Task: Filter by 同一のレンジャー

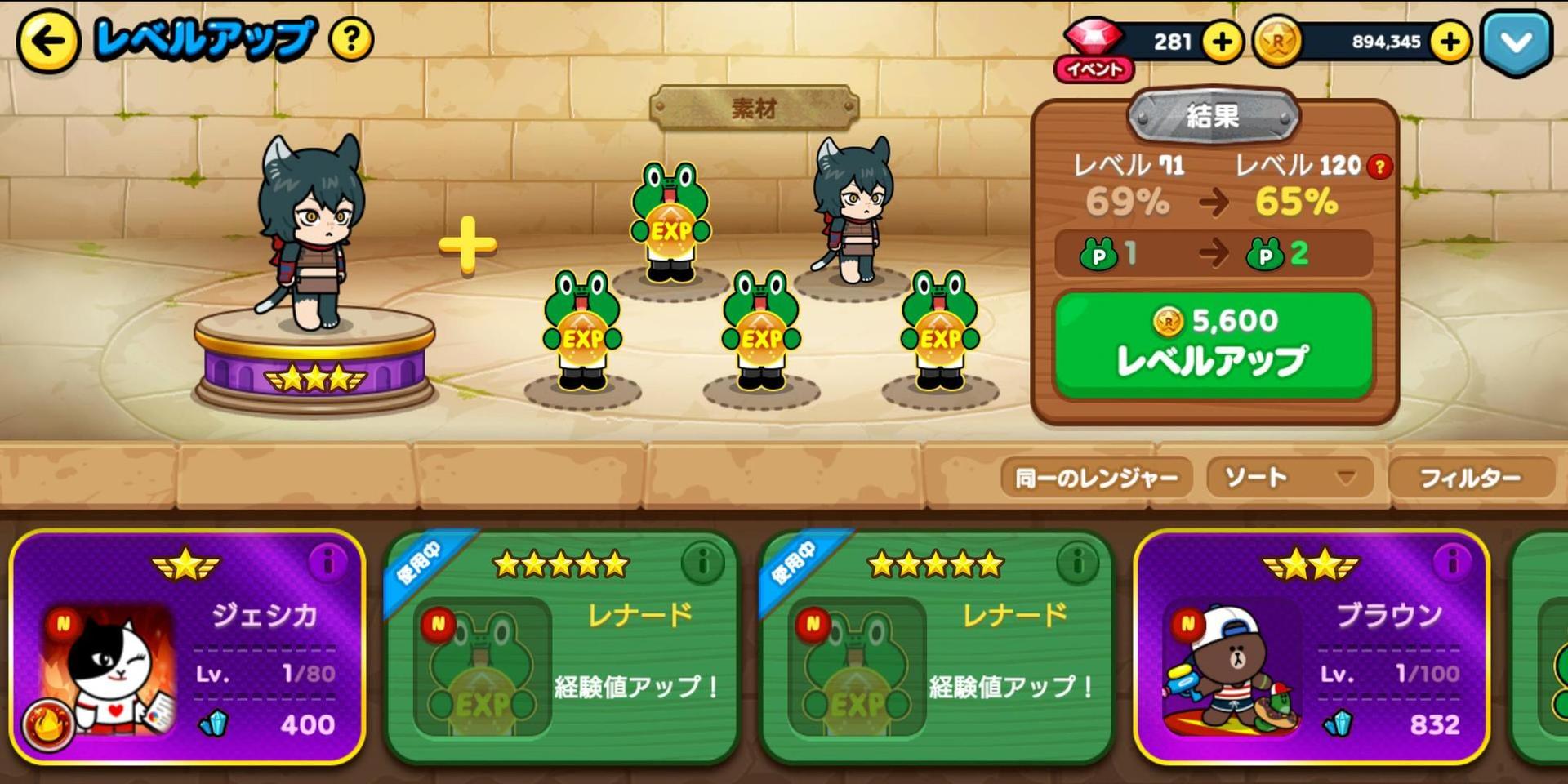Action: [x=1096, y=478]
